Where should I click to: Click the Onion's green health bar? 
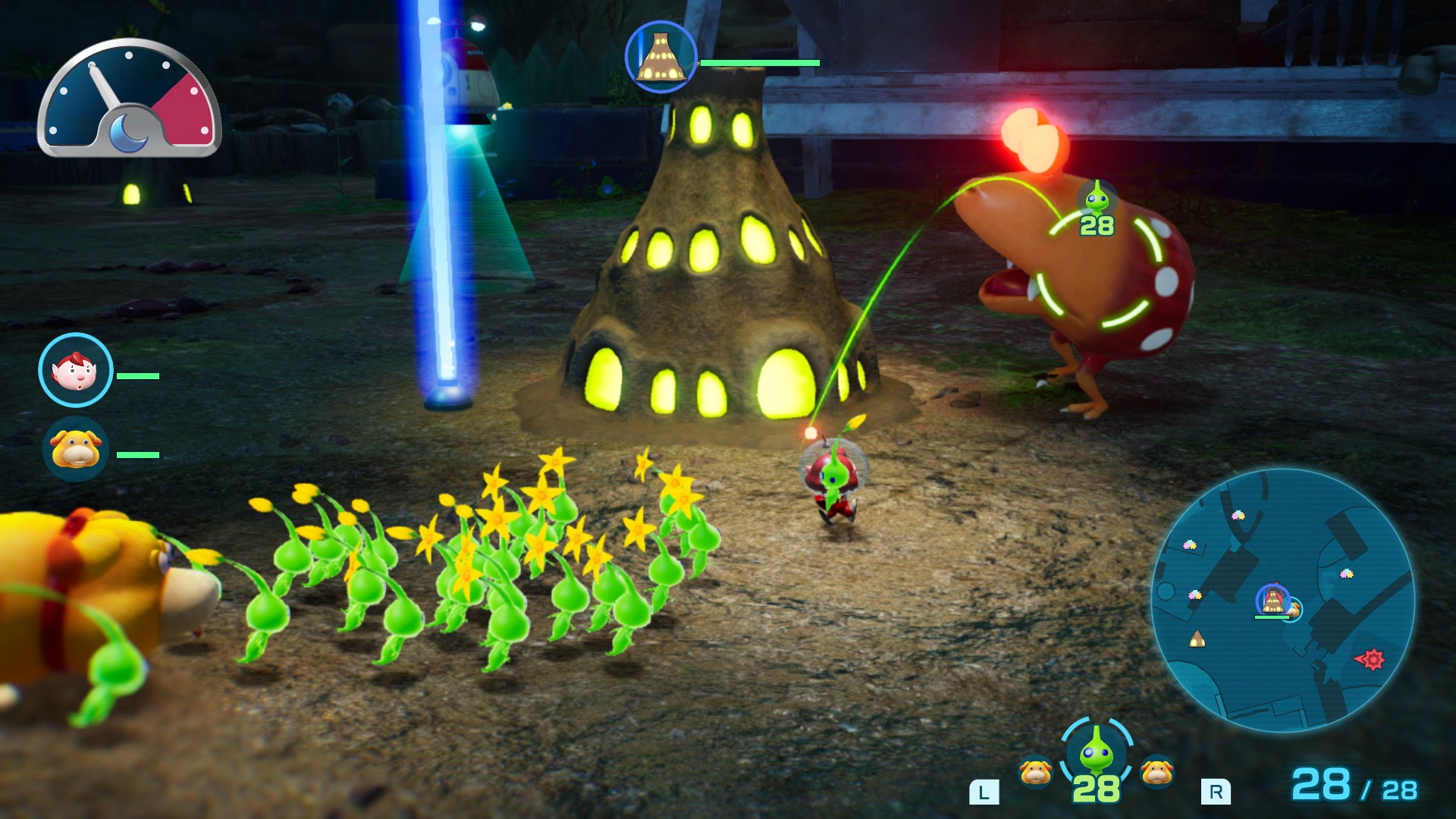click(760, 63)
